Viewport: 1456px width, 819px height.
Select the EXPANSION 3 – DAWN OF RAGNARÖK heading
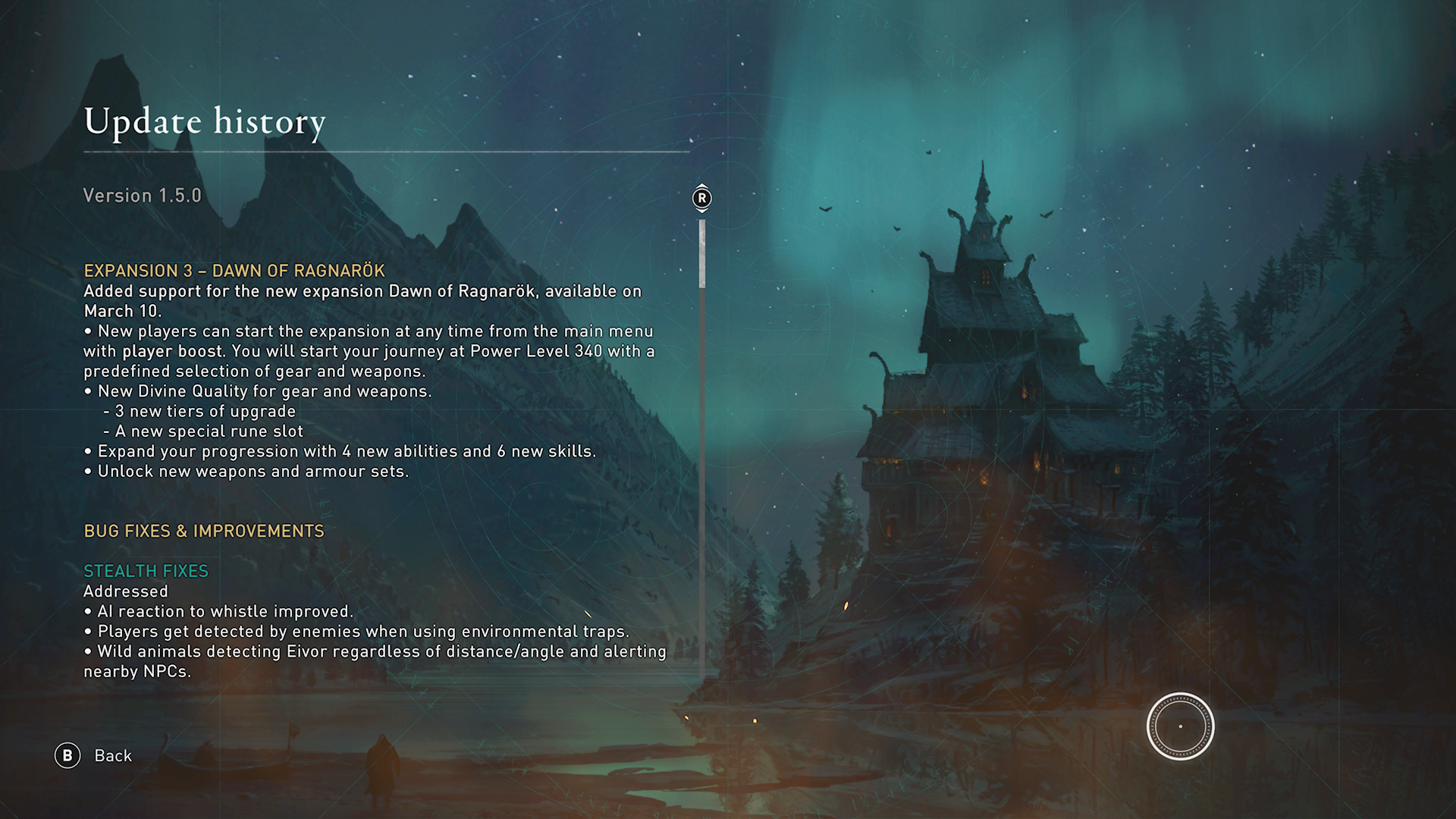(x=234, y=271)
